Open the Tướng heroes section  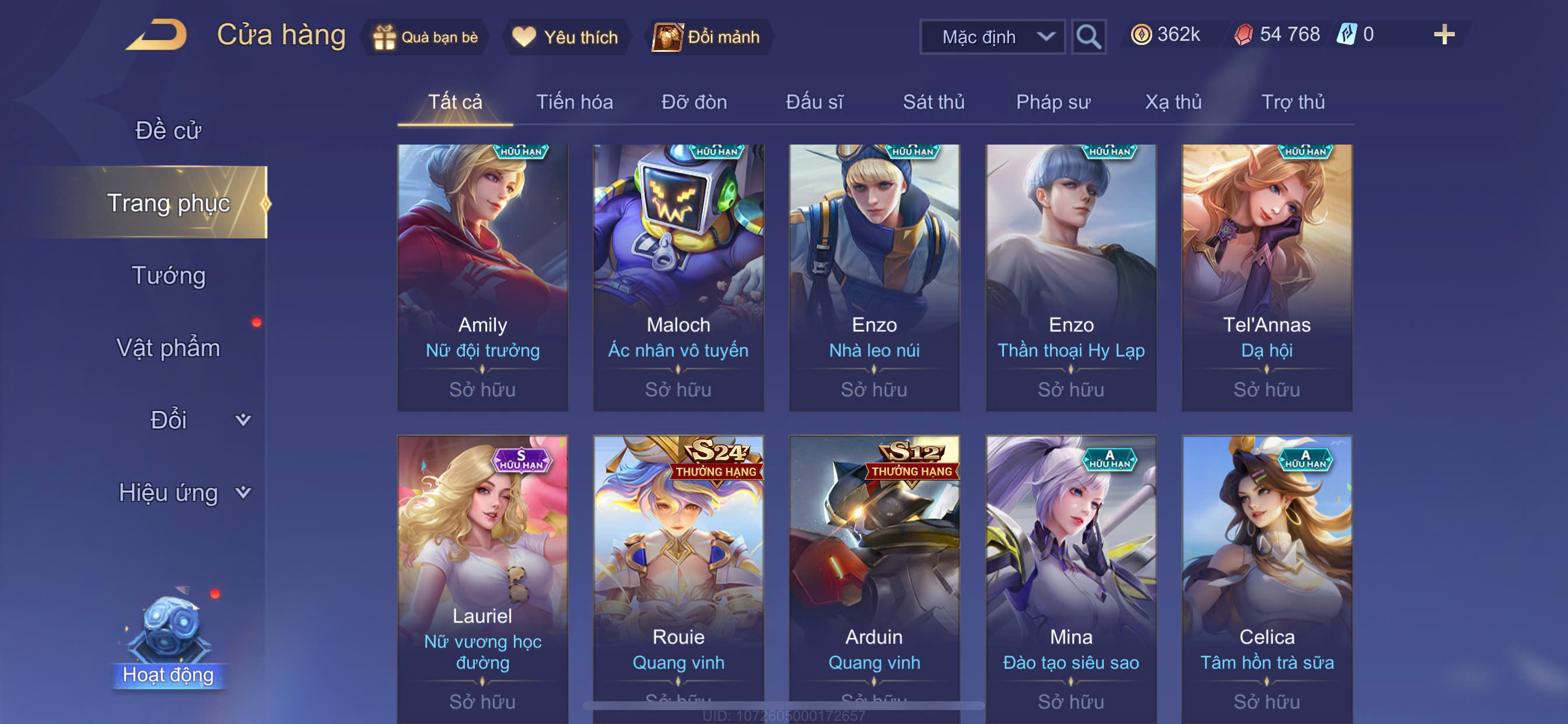pyautogui.click(x=168, y=275)
